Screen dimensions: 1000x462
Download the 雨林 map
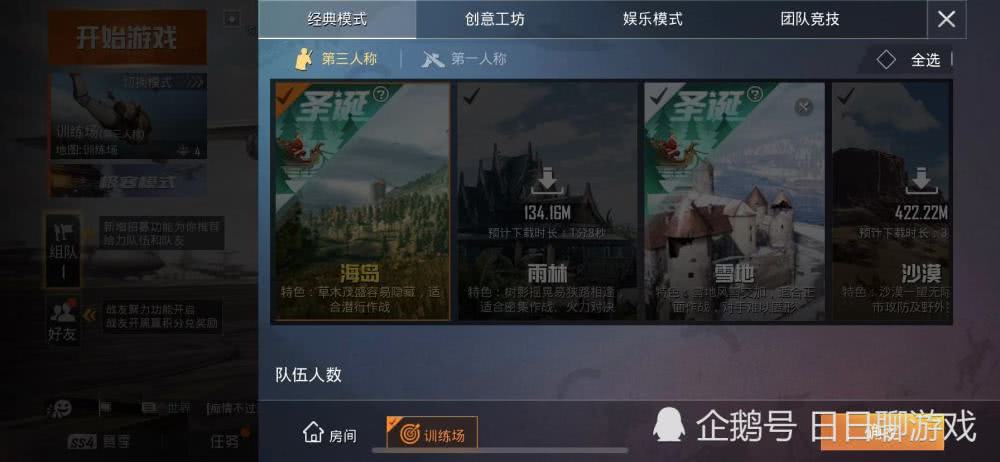click(x=546, y=183)
